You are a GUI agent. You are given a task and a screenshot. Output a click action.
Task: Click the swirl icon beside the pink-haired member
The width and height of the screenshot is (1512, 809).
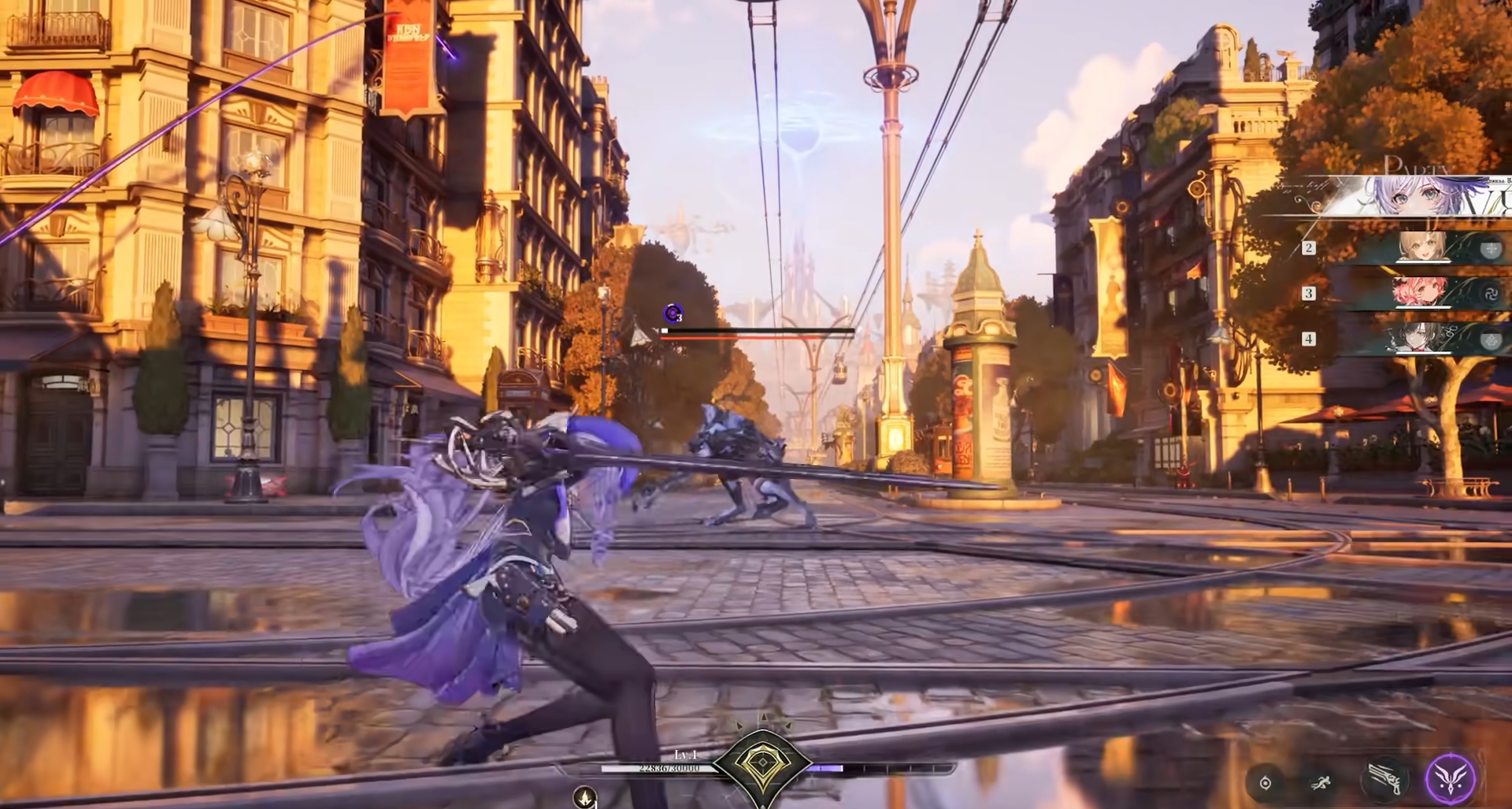[1490, 295]
